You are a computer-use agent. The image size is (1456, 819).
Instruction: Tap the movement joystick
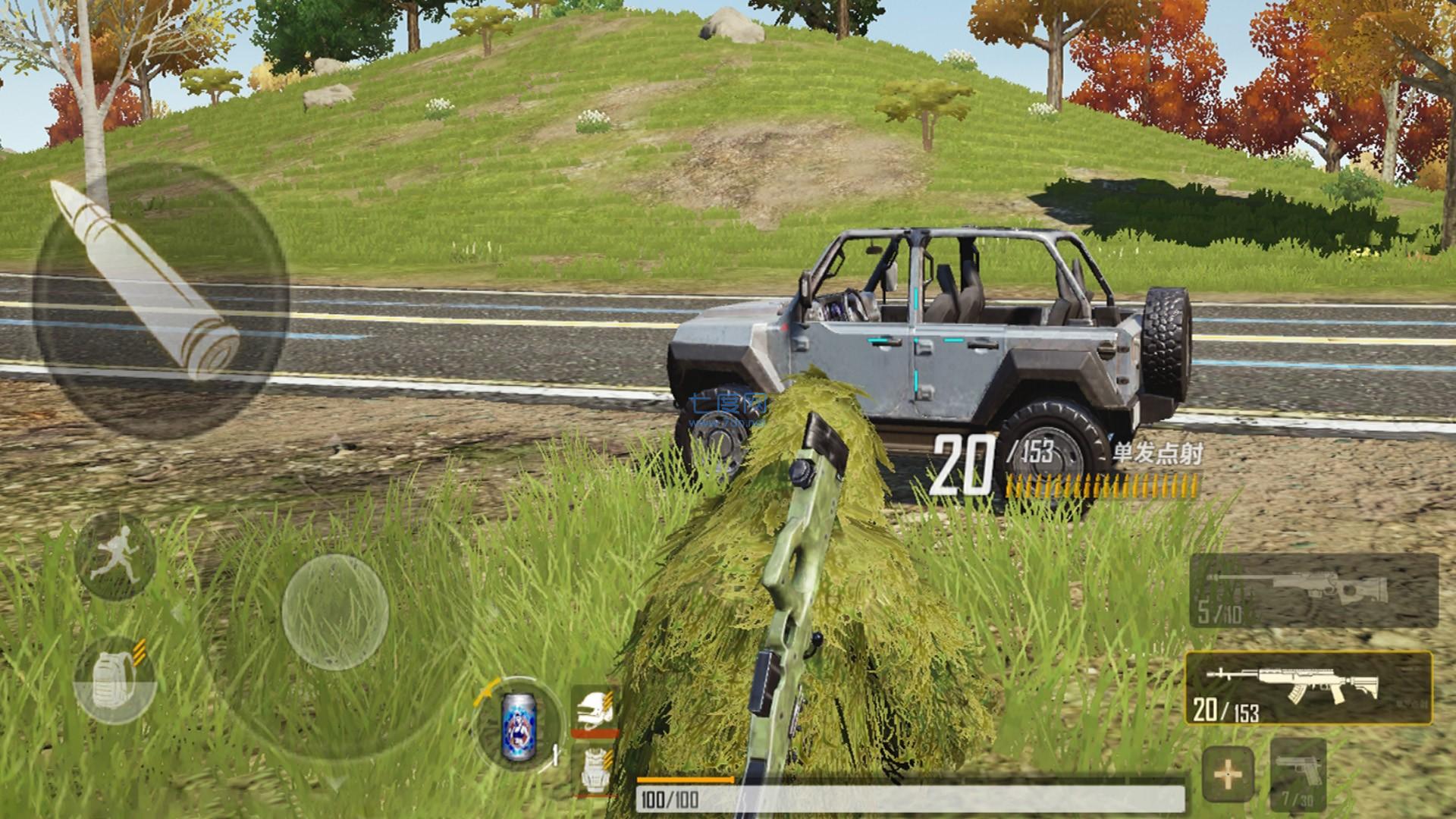[x=335, y=611]
